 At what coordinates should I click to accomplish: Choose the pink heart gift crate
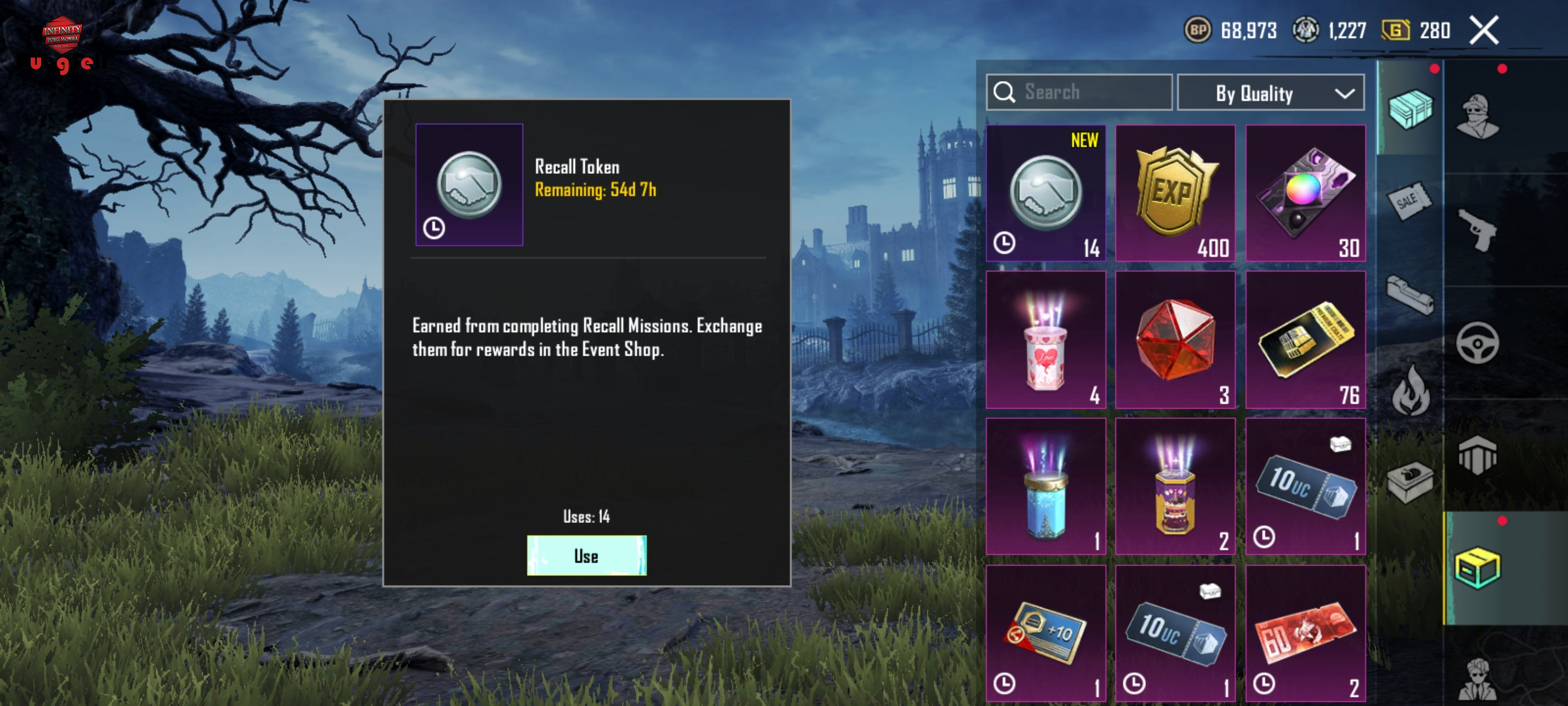(1045, 340)
